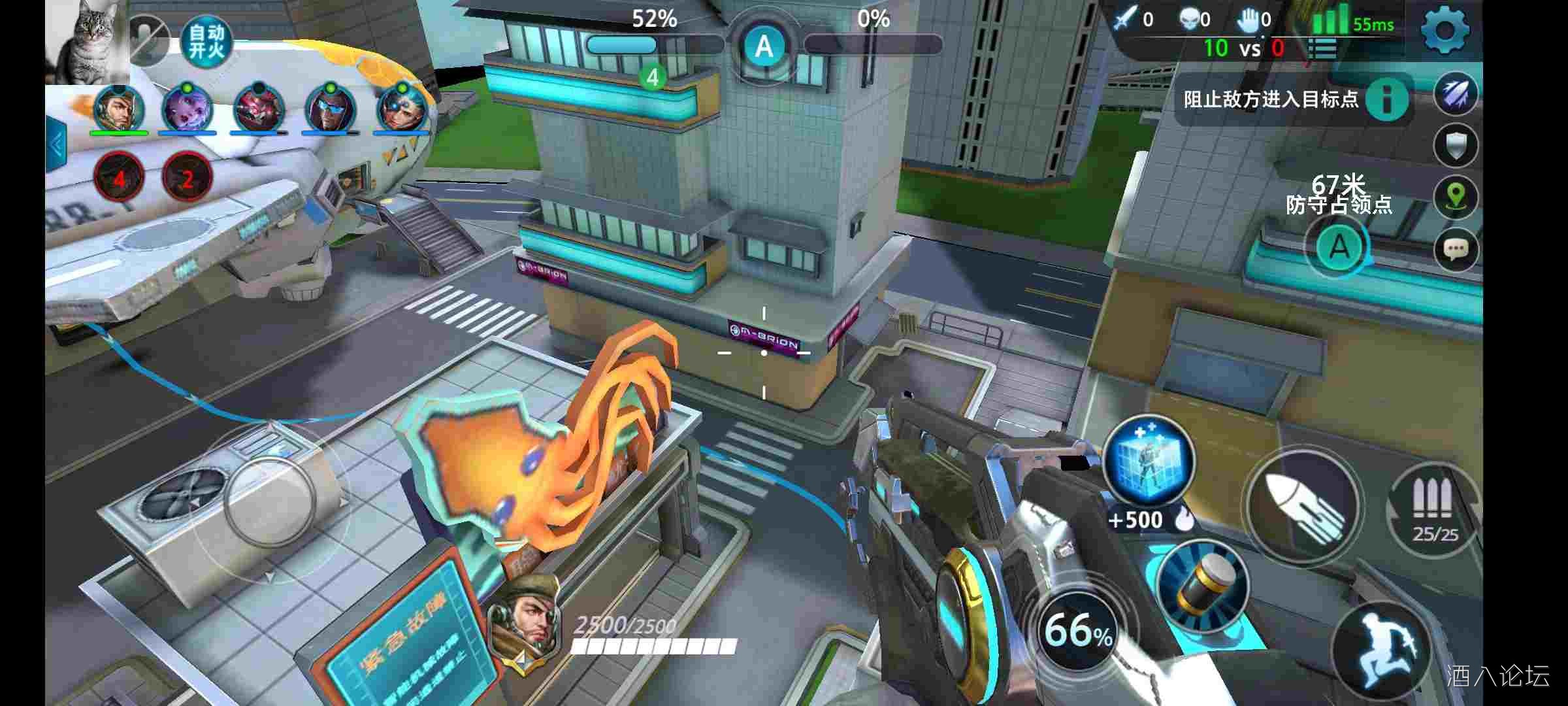1568x706 pixels.
Task: Toggle the 自动开火 auto-fire button
Action: click(206, 42)
